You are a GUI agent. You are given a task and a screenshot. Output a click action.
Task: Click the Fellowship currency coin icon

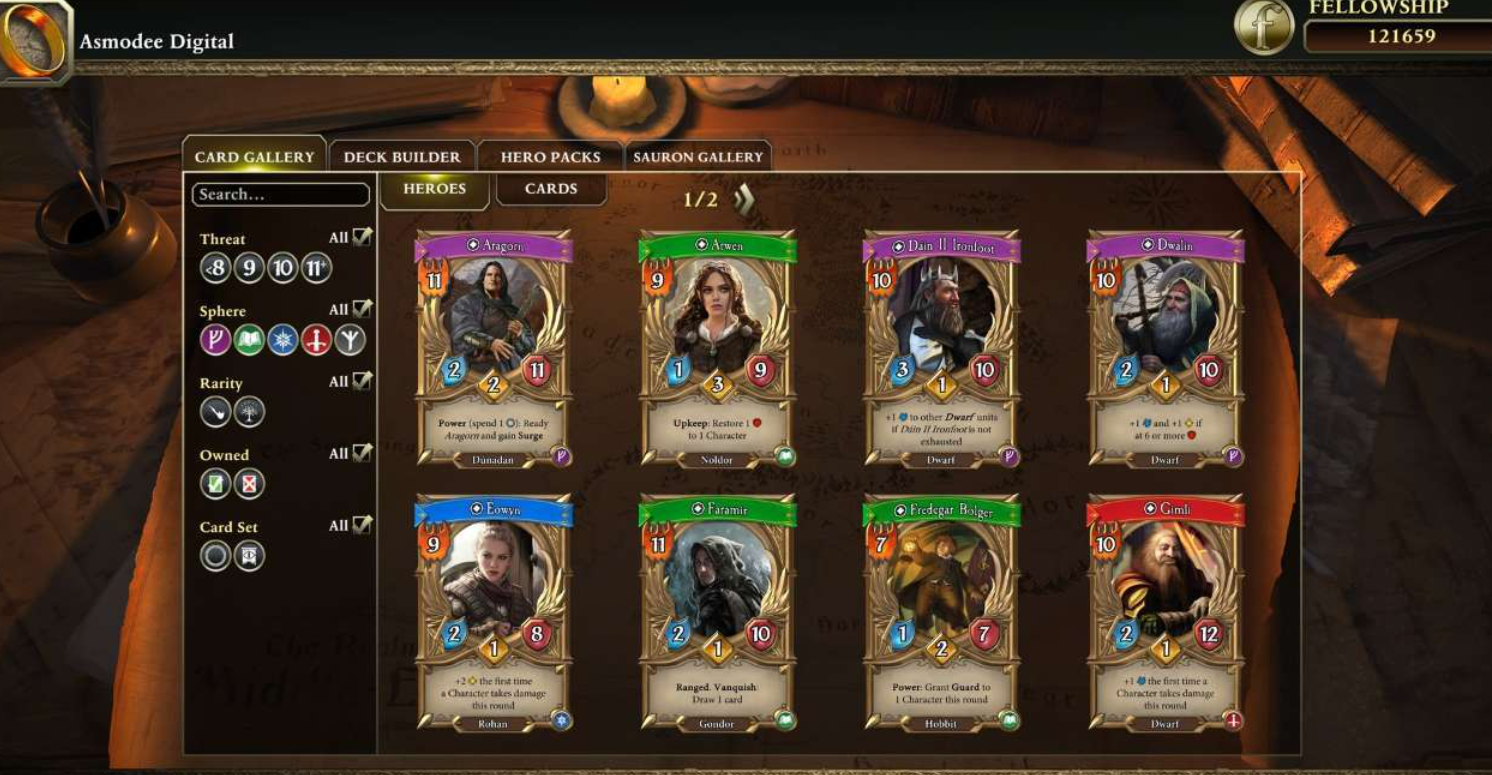[1264, 27]
